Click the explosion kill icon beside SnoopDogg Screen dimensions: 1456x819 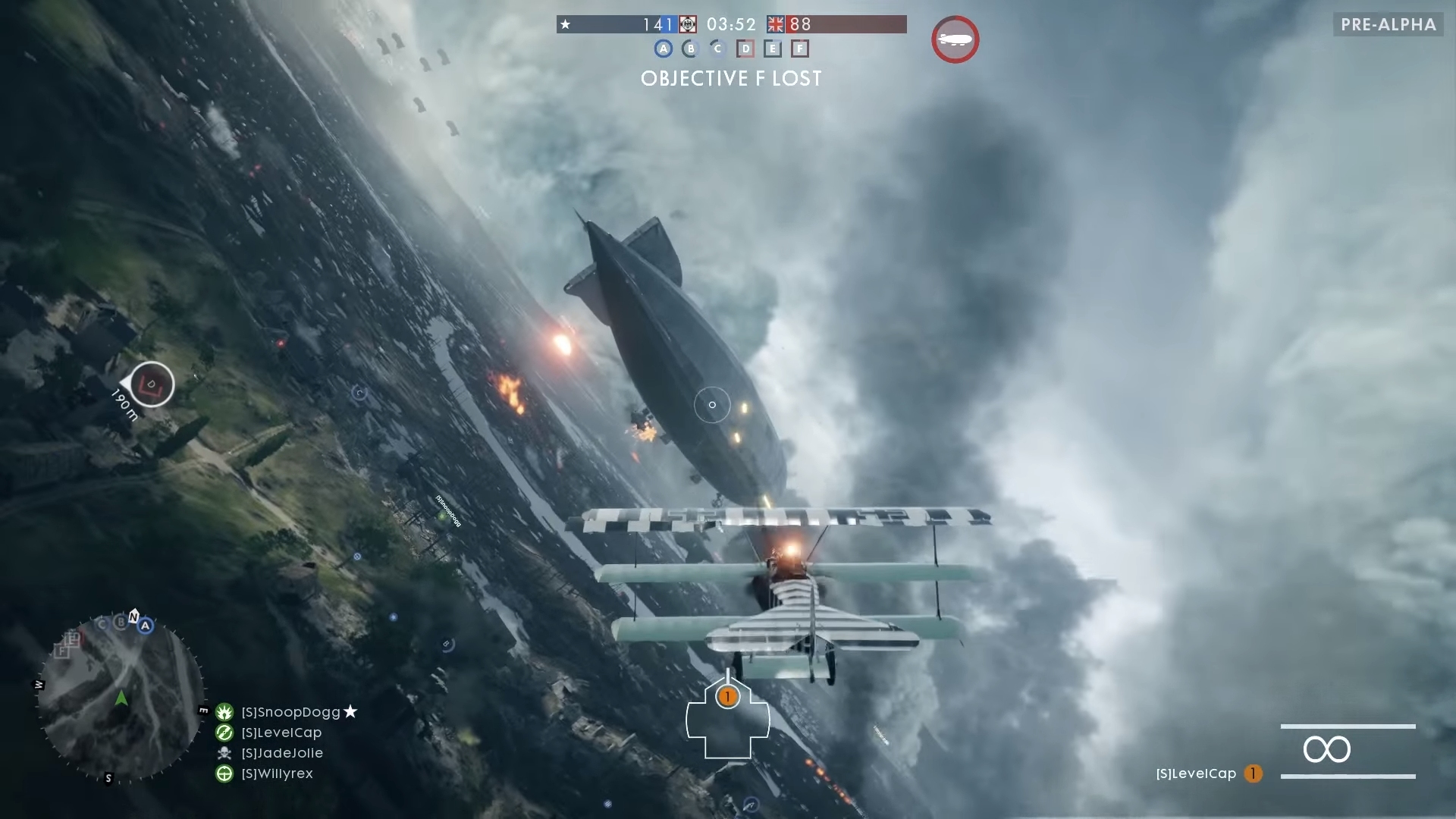point(224,711)
